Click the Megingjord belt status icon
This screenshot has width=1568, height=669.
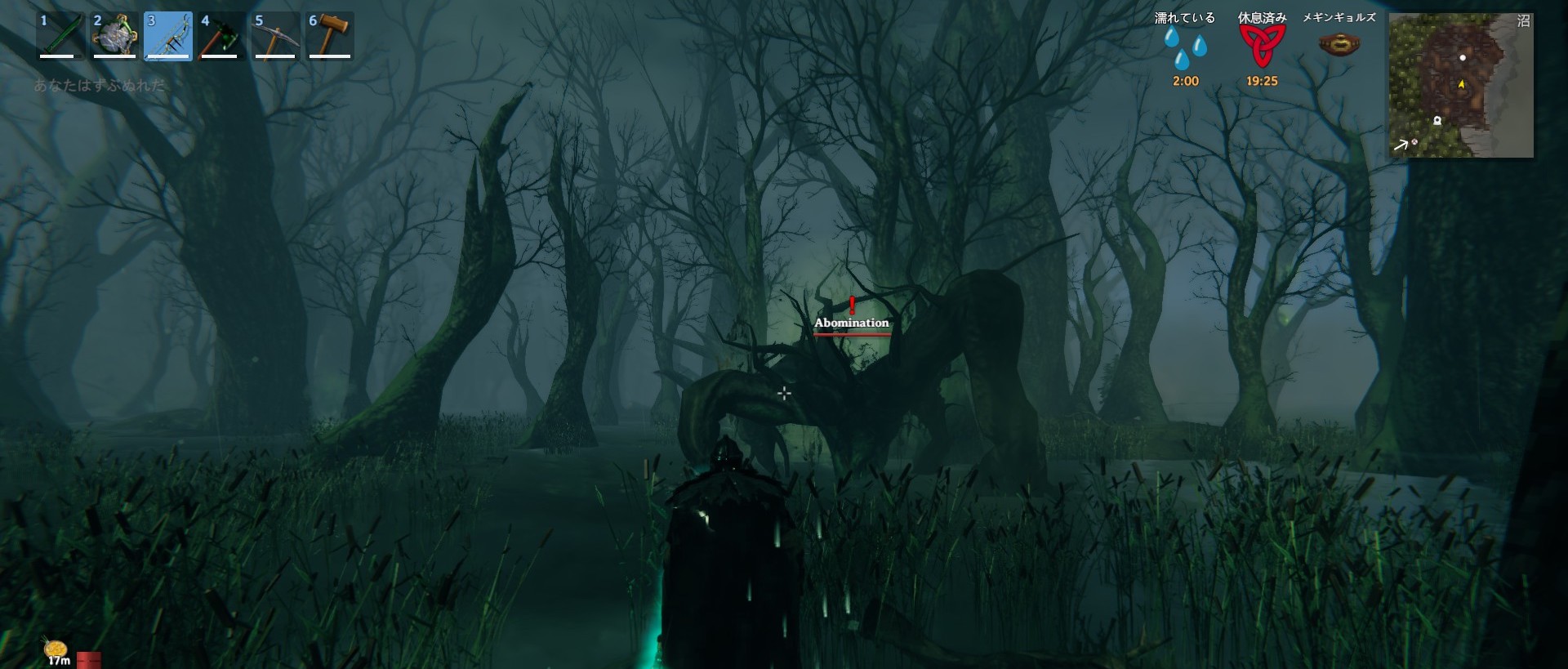tap(1339, 44)
